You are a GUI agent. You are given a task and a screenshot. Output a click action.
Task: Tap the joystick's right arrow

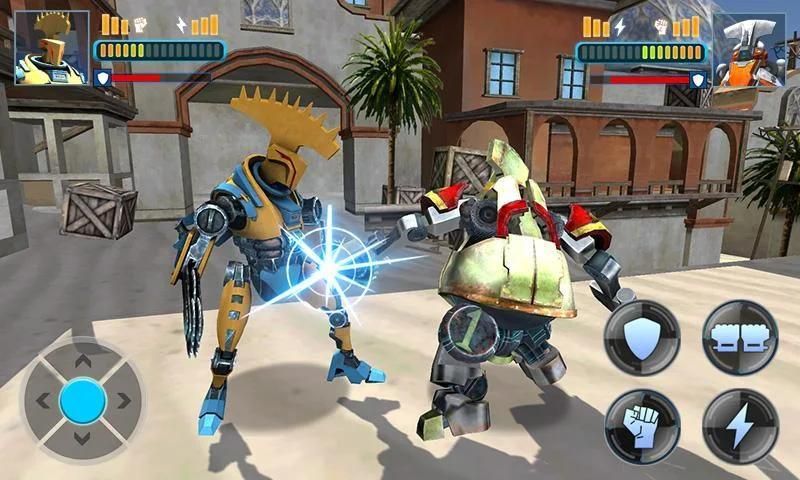click(x=124, y=401)
